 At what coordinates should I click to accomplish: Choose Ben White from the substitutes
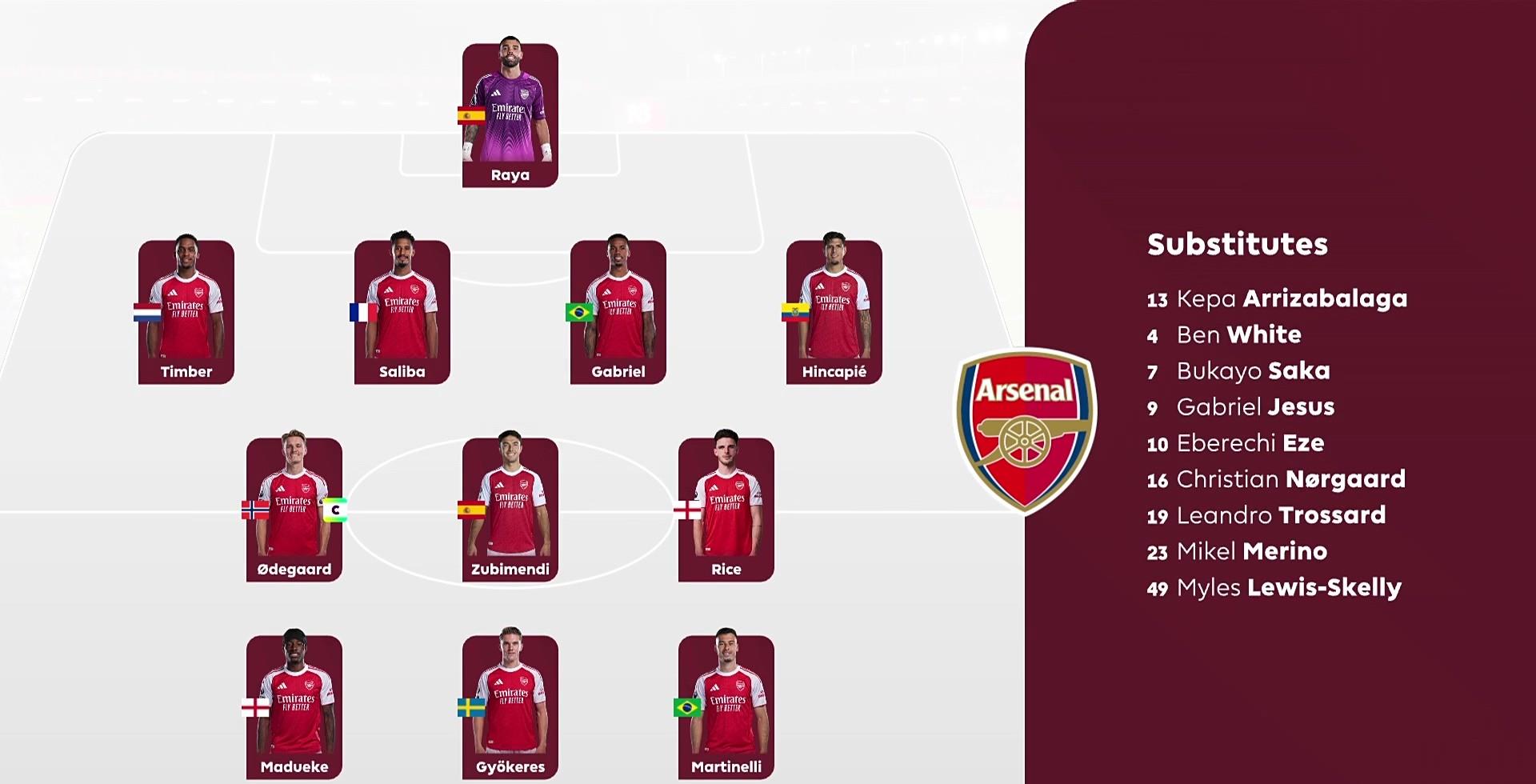point(1224,334)
